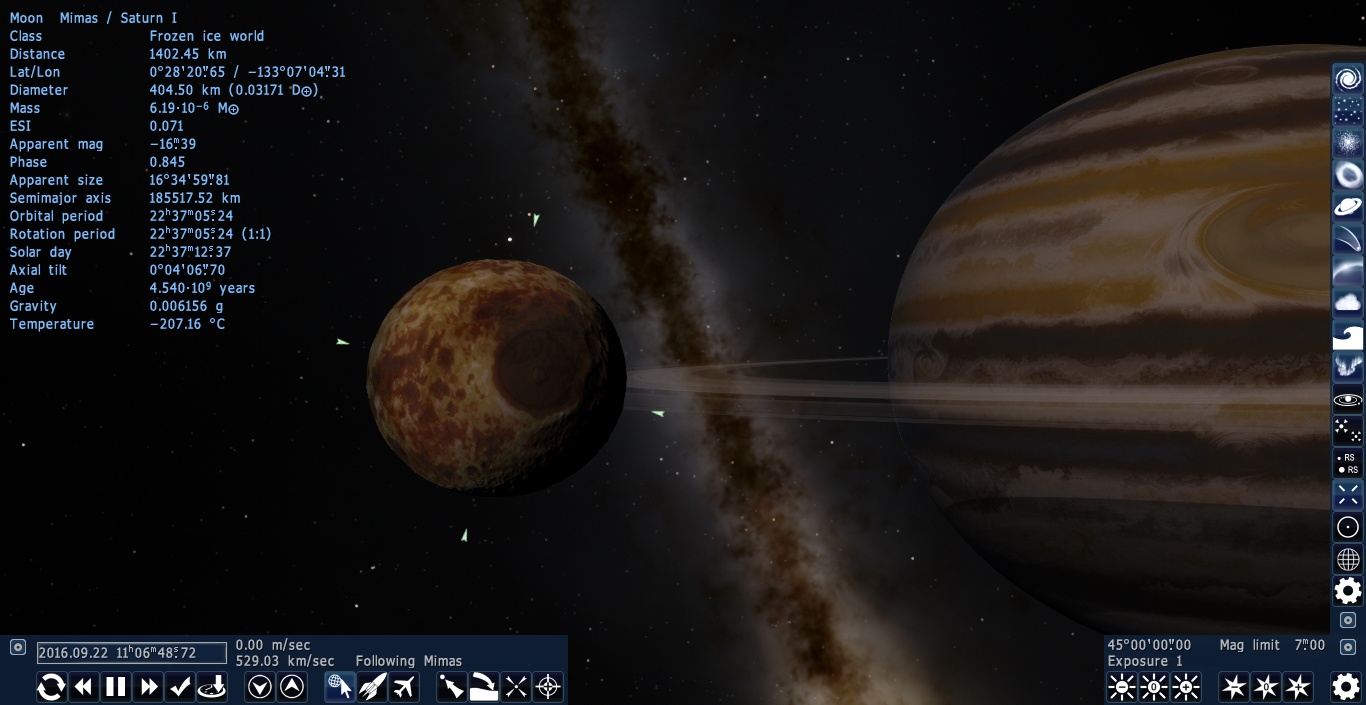Reset exposure with sun zero button
1366x705 pixels.
(x=1154, y=687)
